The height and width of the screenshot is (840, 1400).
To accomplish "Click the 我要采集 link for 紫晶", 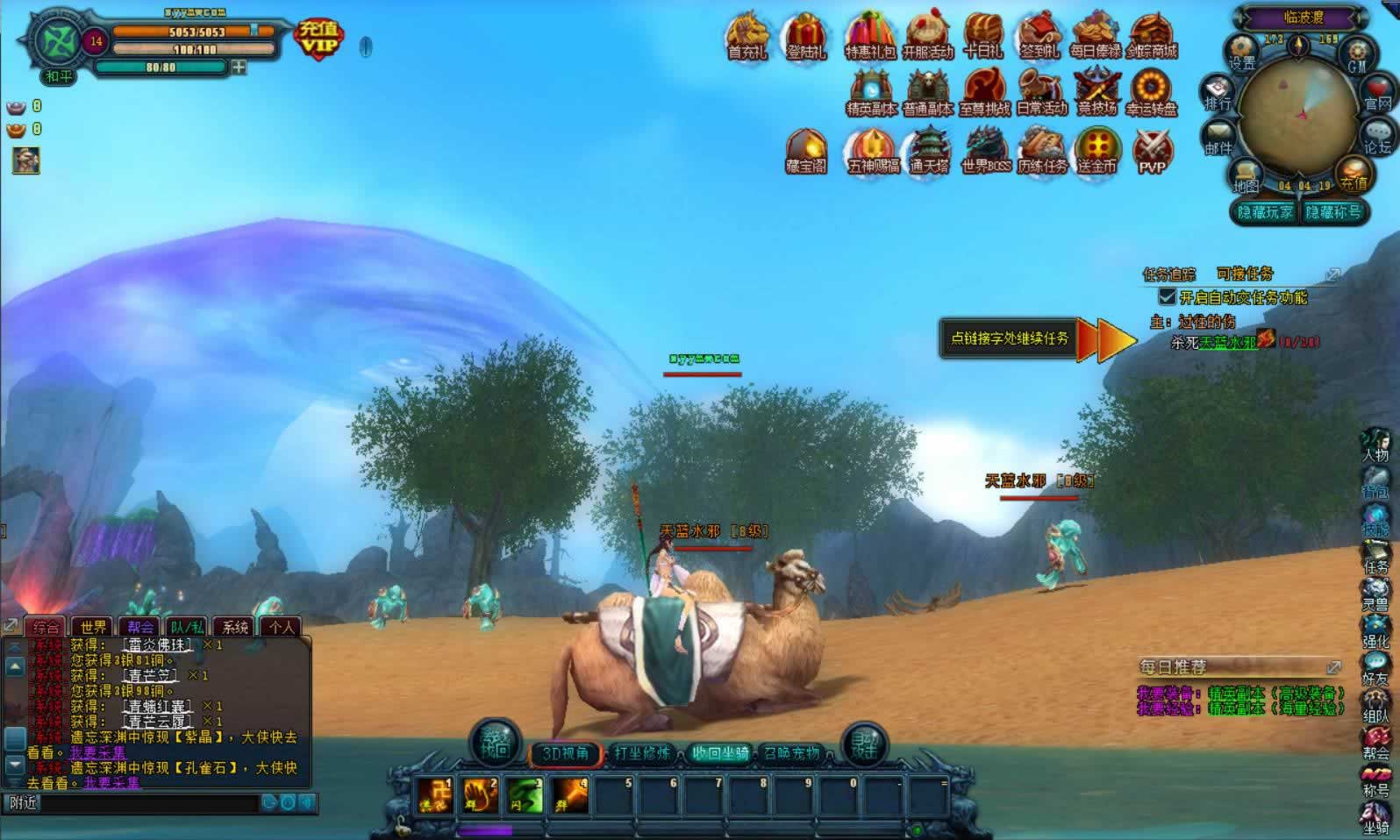I will pyautogui.click(x=98, y=752).
